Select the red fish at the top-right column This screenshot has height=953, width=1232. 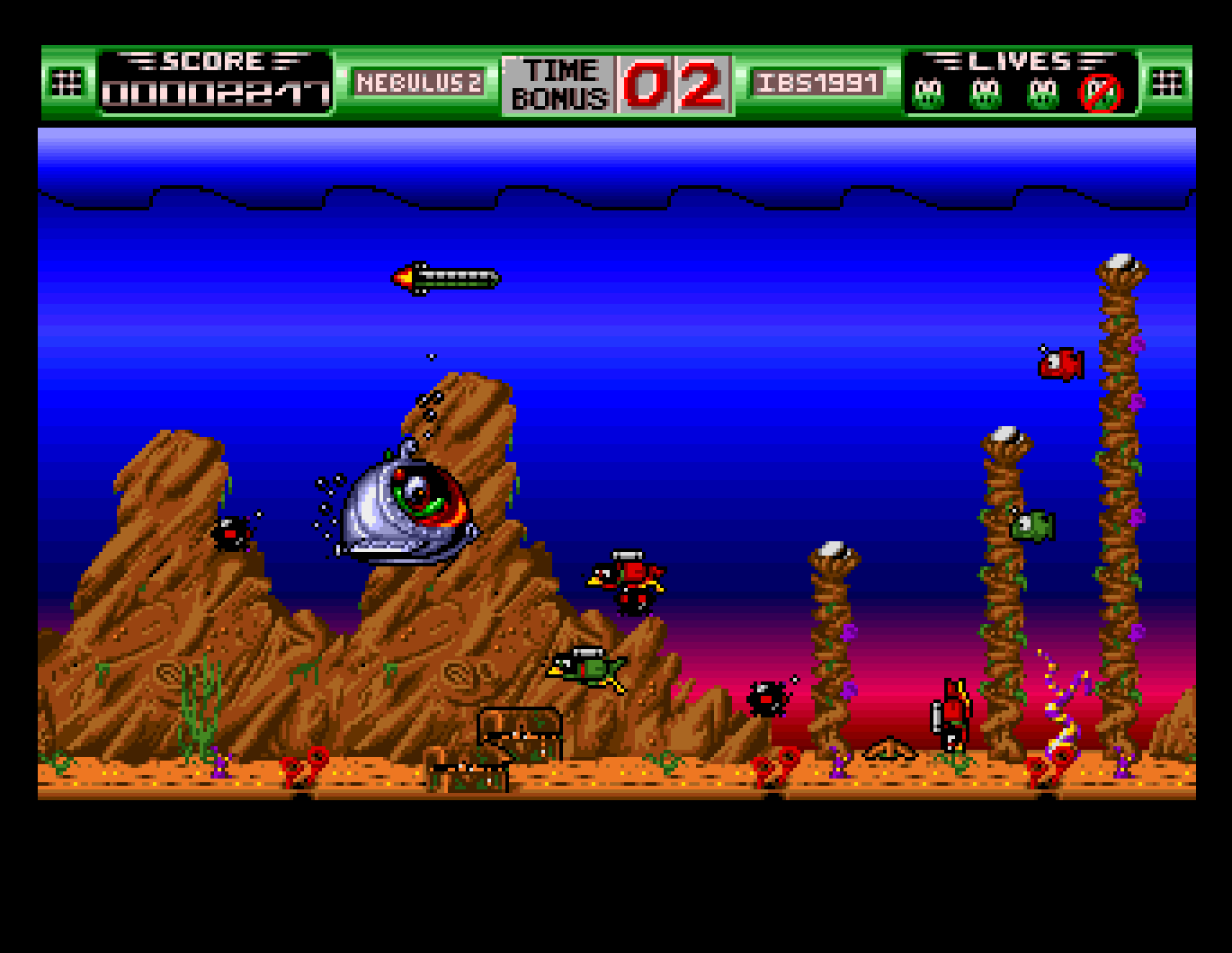1057,366
